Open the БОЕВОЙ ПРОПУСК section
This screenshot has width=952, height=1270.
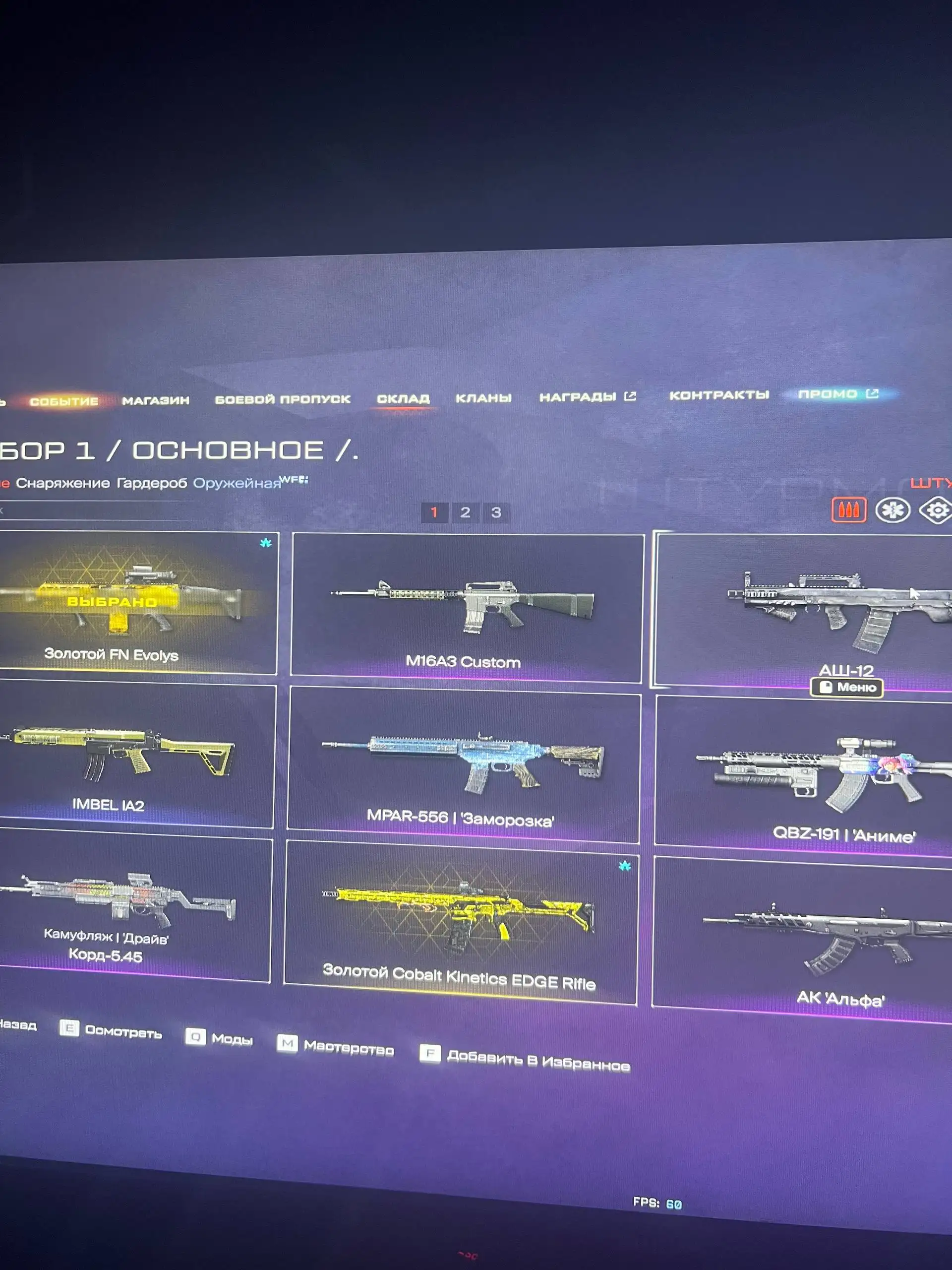point(283,398)
